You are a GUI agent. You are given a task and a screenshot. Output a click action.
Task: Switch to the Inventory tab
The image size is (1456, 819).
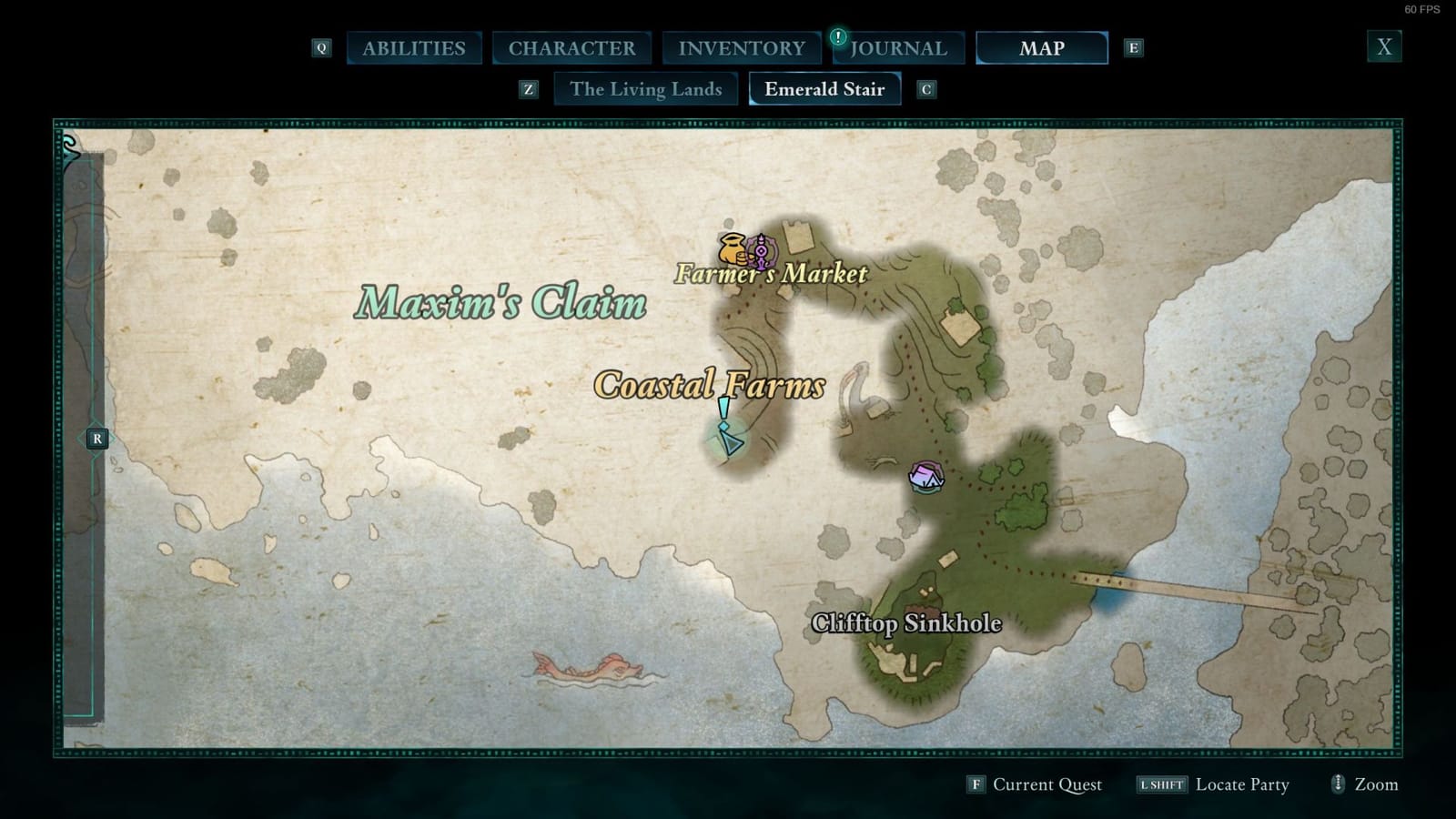[742, 47]
